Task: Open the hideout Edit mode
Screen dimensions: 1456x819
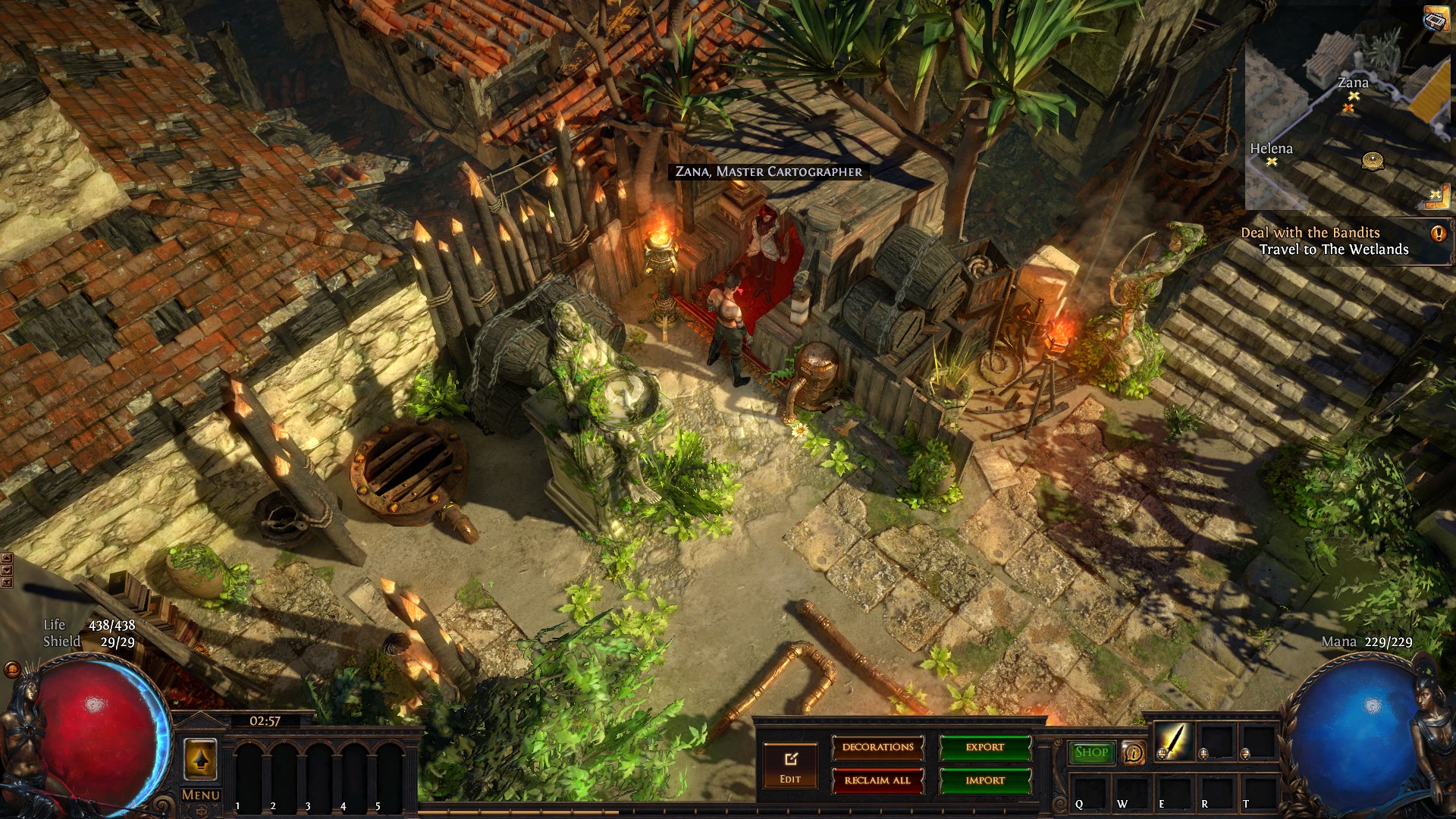Action: (x=789, y=764)
